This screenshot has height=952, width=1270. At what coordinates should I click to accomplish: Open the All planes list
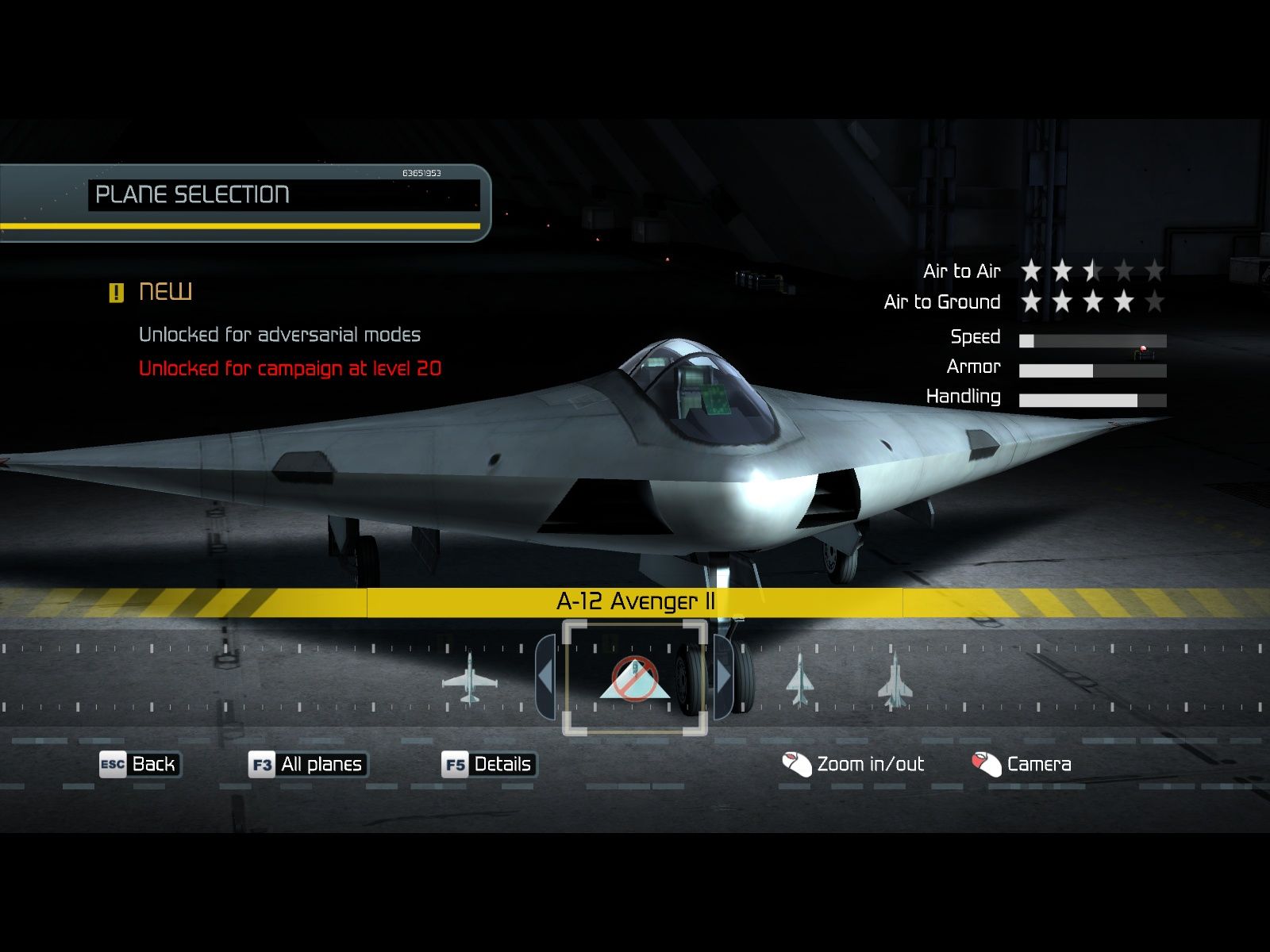(x=308, y=764)
